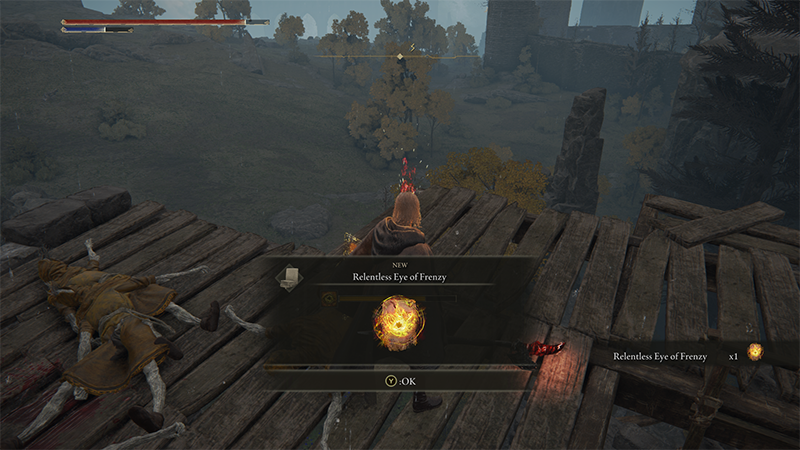Click the item category icon beside NEW

click(x=287, y=275)
